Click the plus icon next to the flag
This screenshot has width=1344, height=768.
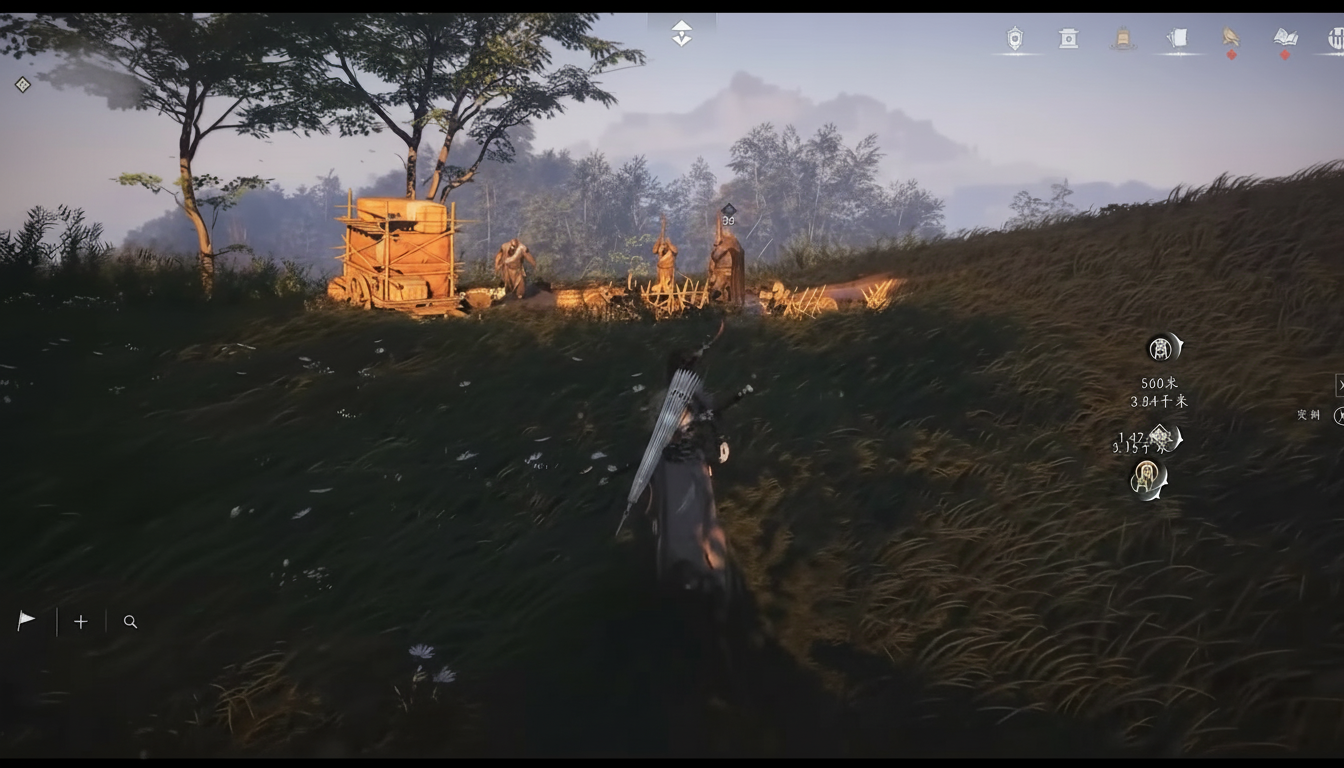tap(80, 621)
